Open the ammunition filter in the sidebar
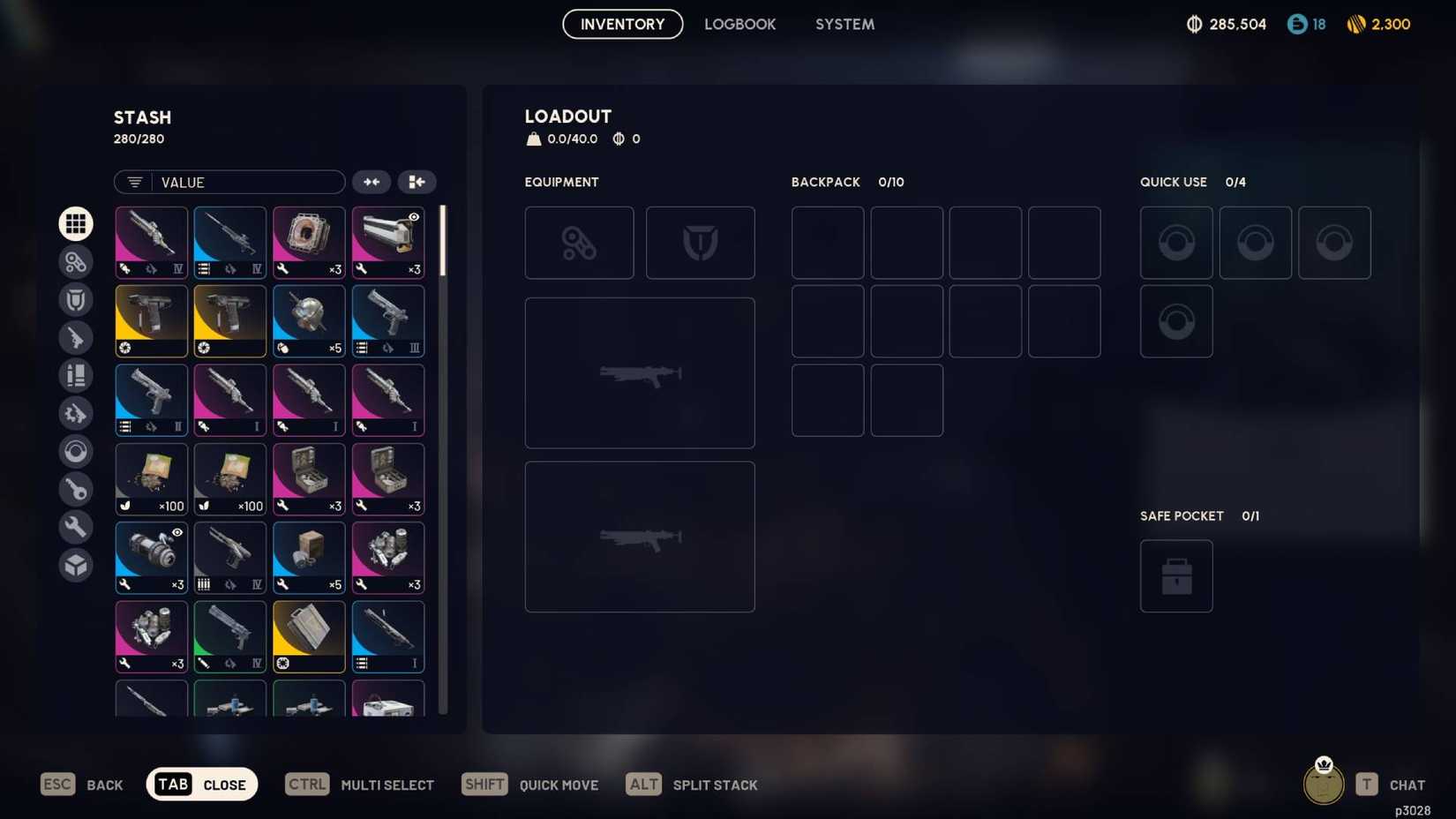The width and height of the screenshot is (1456, 819). (76, 375)
